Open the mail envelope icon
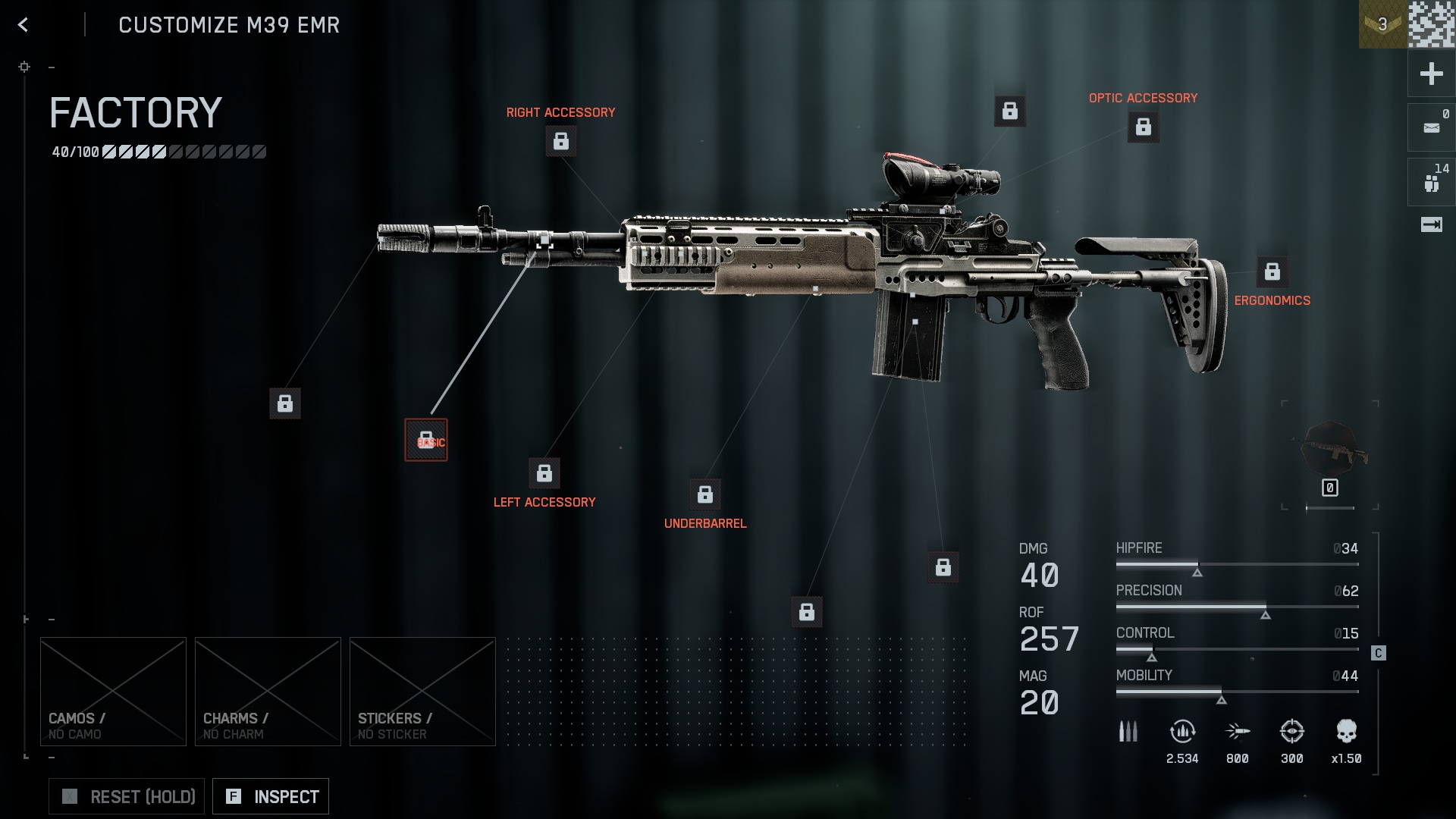Image resolution: width=1456 pixels, height=819 pixels. tap(1431, 127)
